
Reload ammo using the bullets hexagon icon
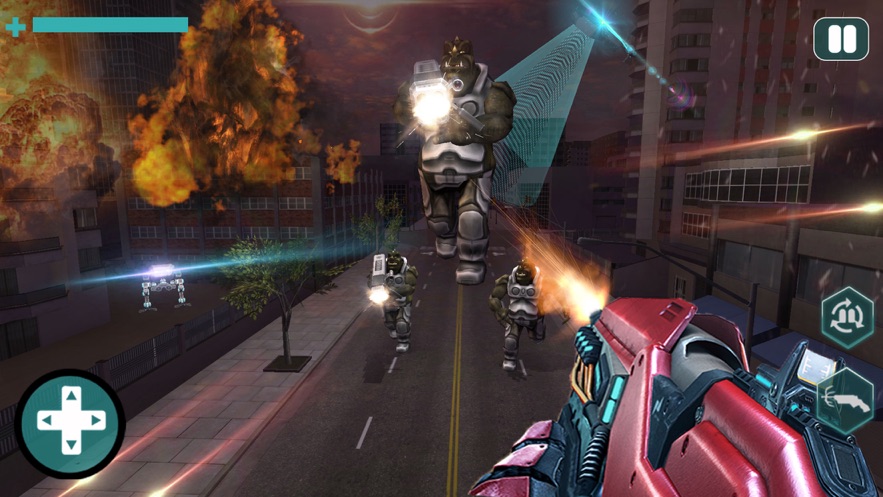tap(848, 318)
